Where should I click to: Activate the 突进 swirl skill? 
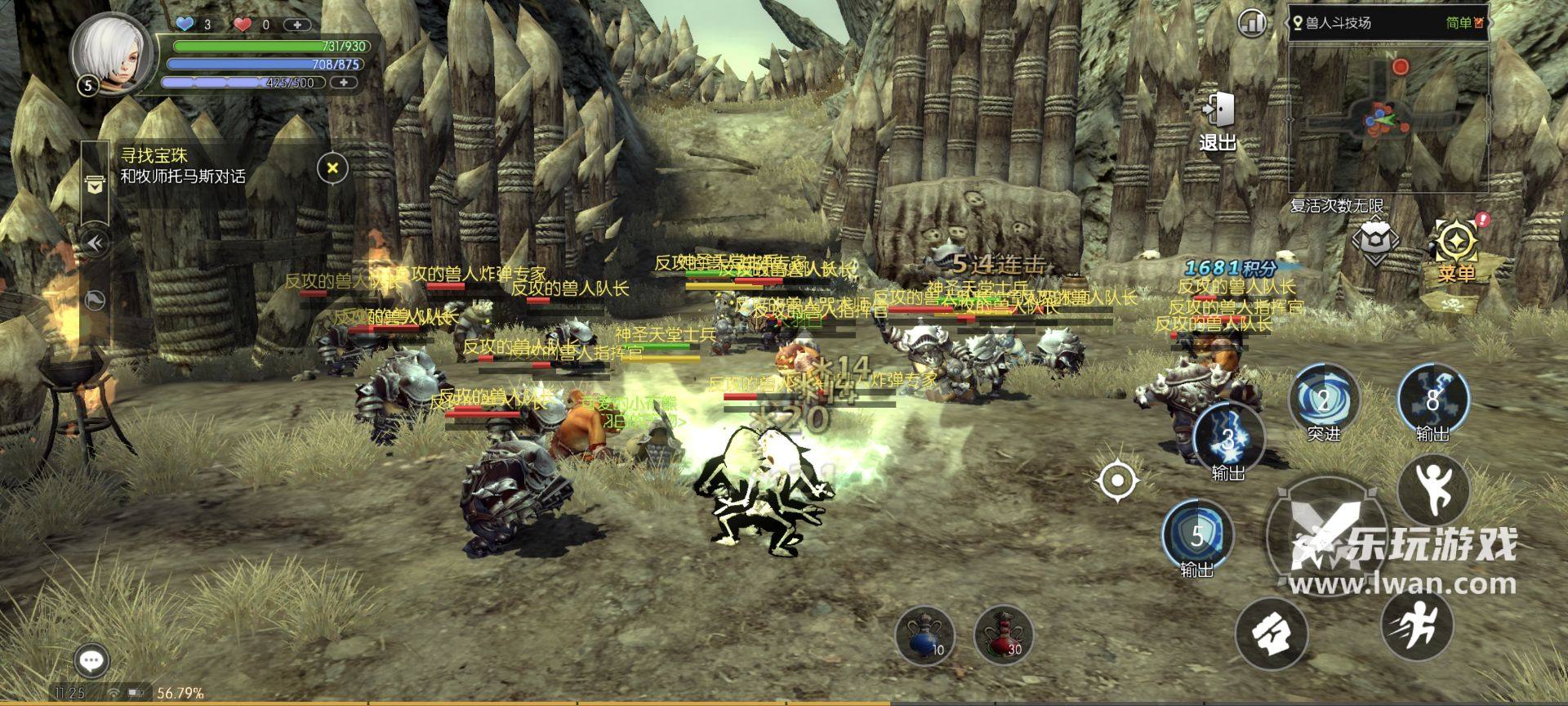(x=1323, y=400)
